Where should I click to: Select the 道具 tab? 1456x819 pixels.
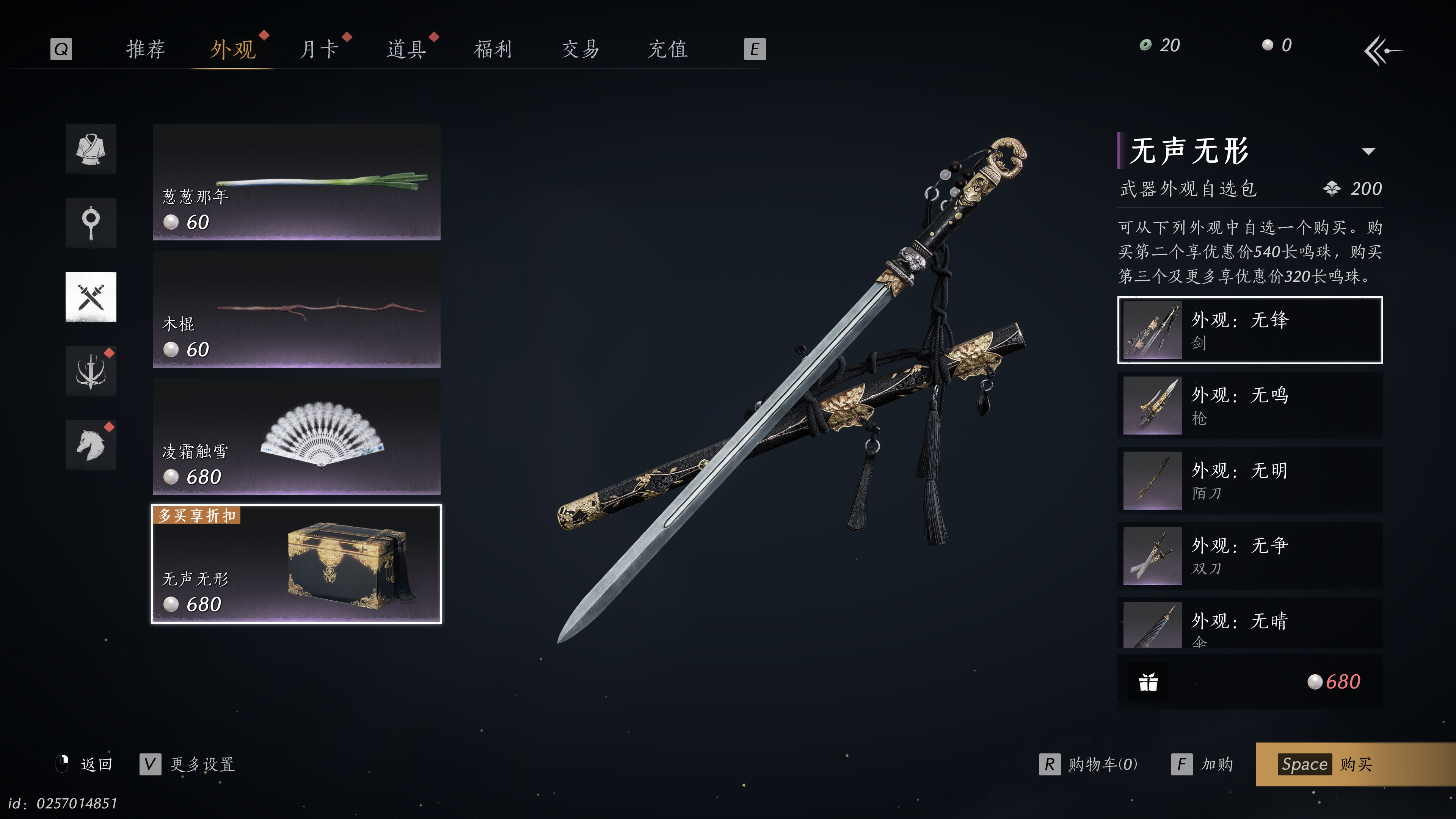point(406,49)
